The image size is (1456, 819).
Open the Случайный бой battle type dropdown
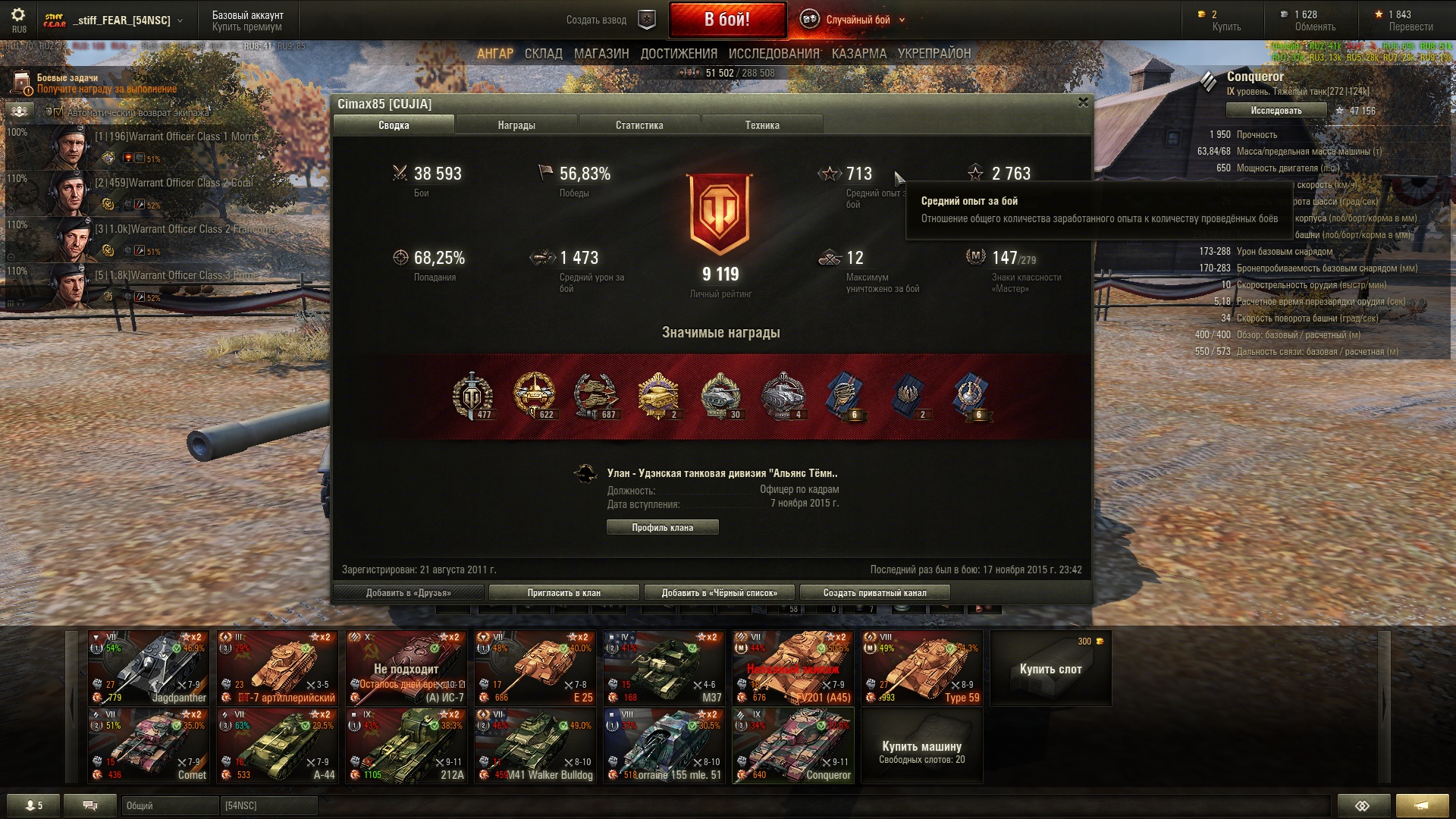(857, 20)
